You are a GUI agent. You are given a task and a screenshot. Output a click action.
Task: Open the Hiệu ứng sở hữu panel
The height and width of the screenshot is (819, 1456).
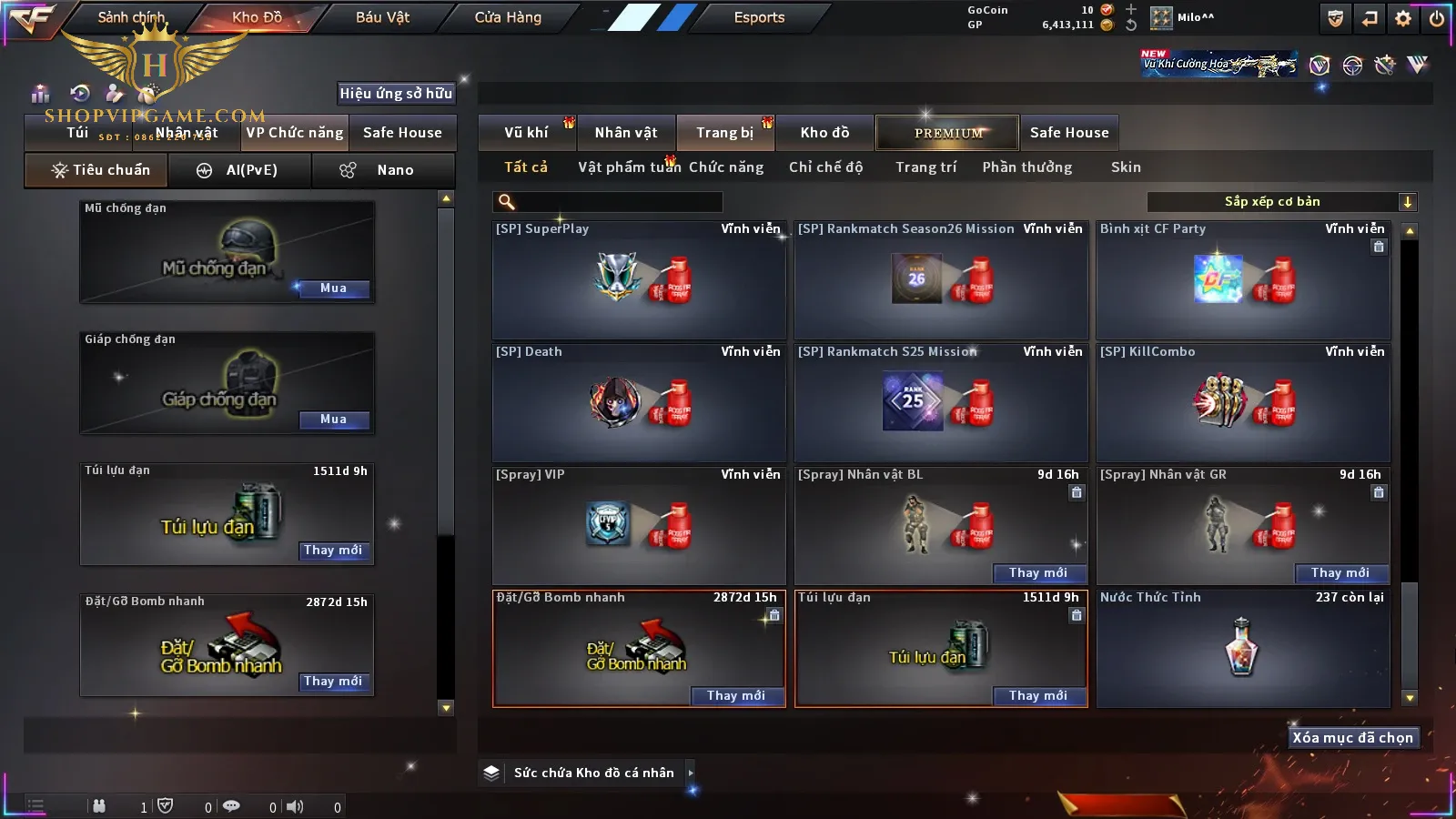tap(396, 93)
